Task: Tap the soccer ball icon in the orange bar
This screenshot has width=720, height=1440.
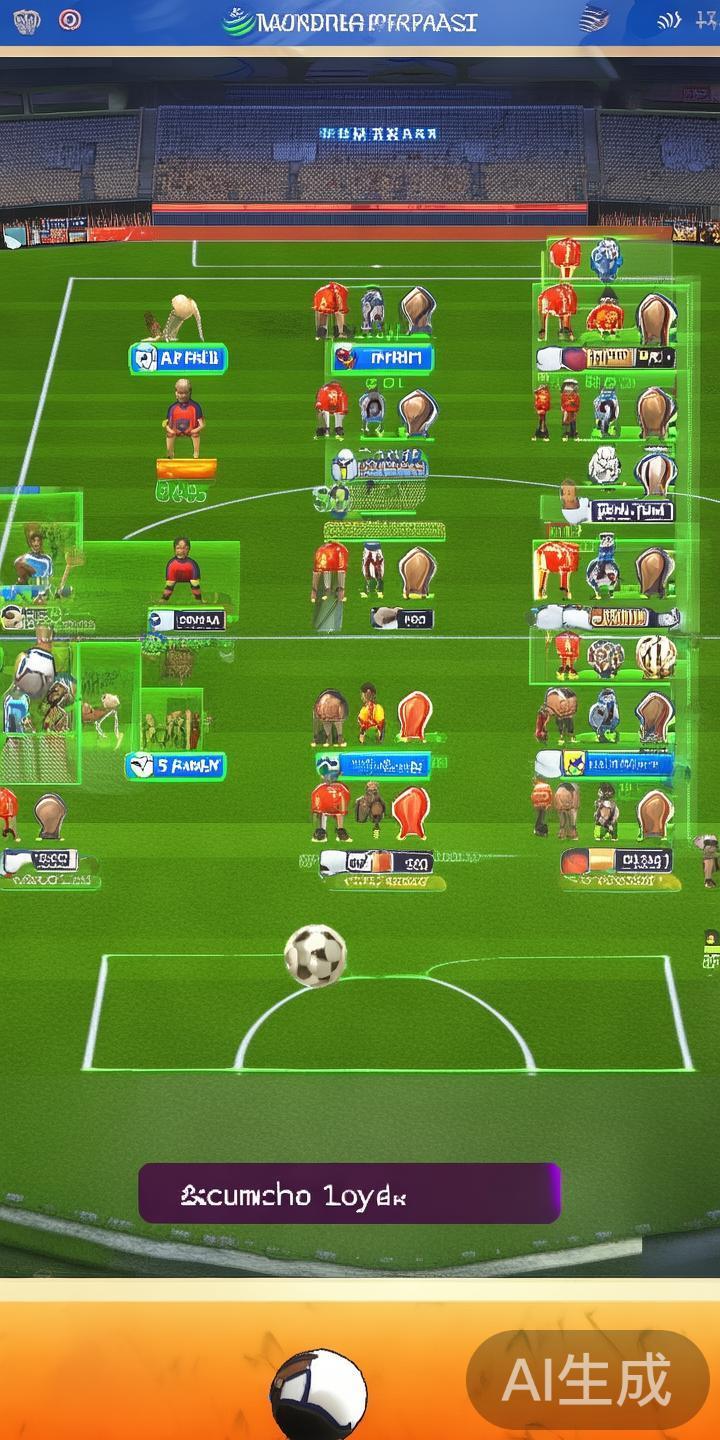Action: tap(318, 1395)
